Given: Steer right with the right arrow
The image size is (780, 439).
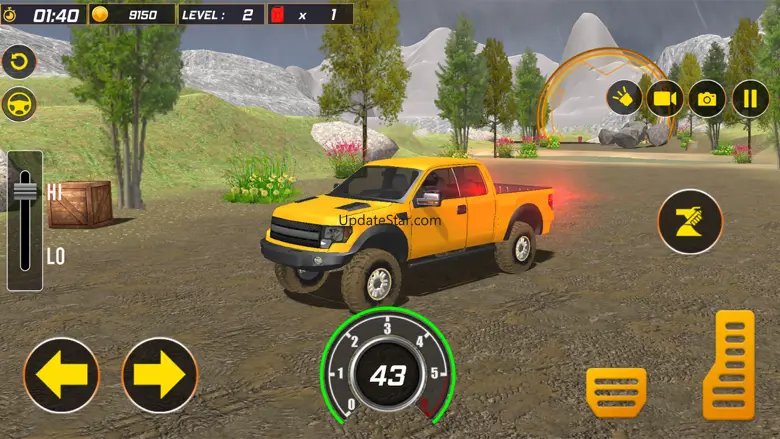Looking at the screenshot, I should (160, 375).
